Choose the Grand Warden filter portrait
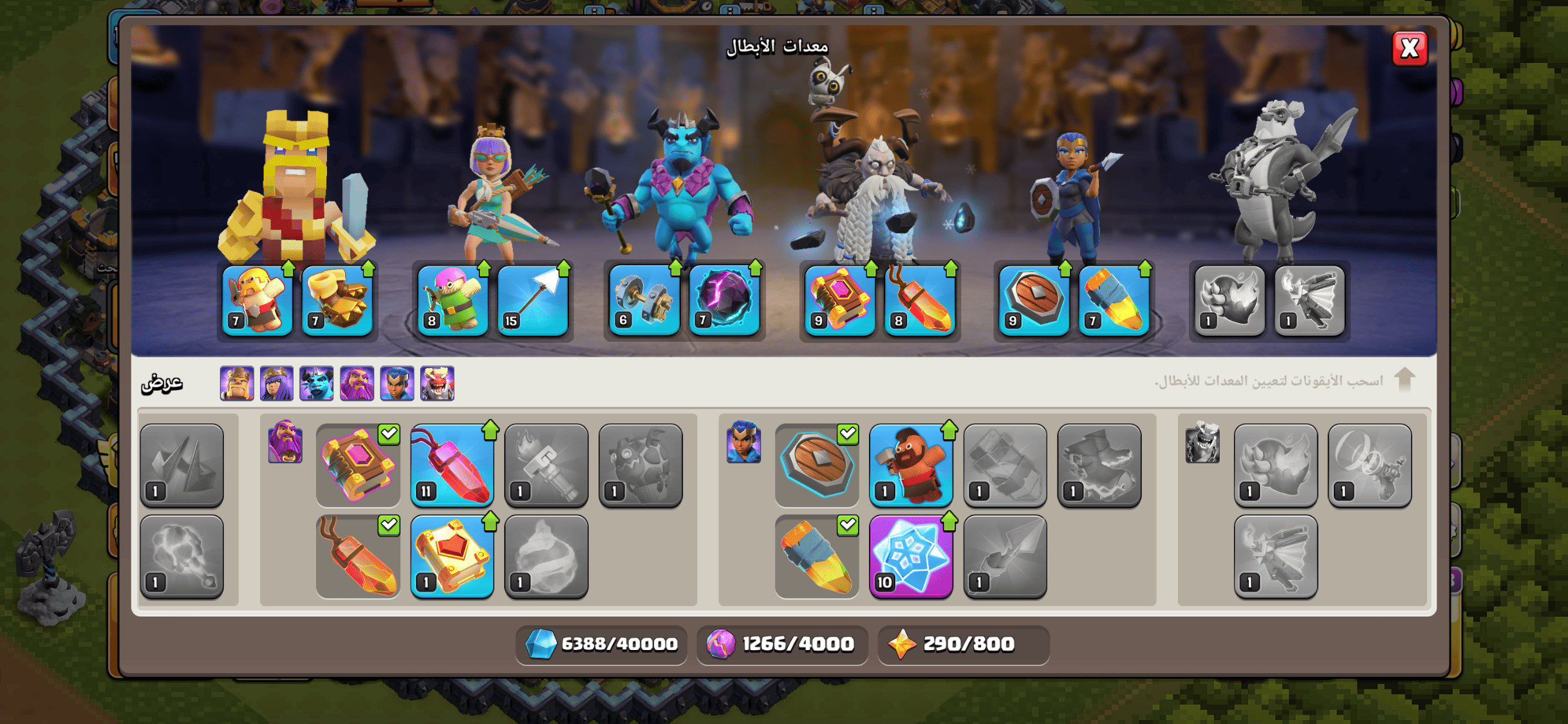 [357, 384]
